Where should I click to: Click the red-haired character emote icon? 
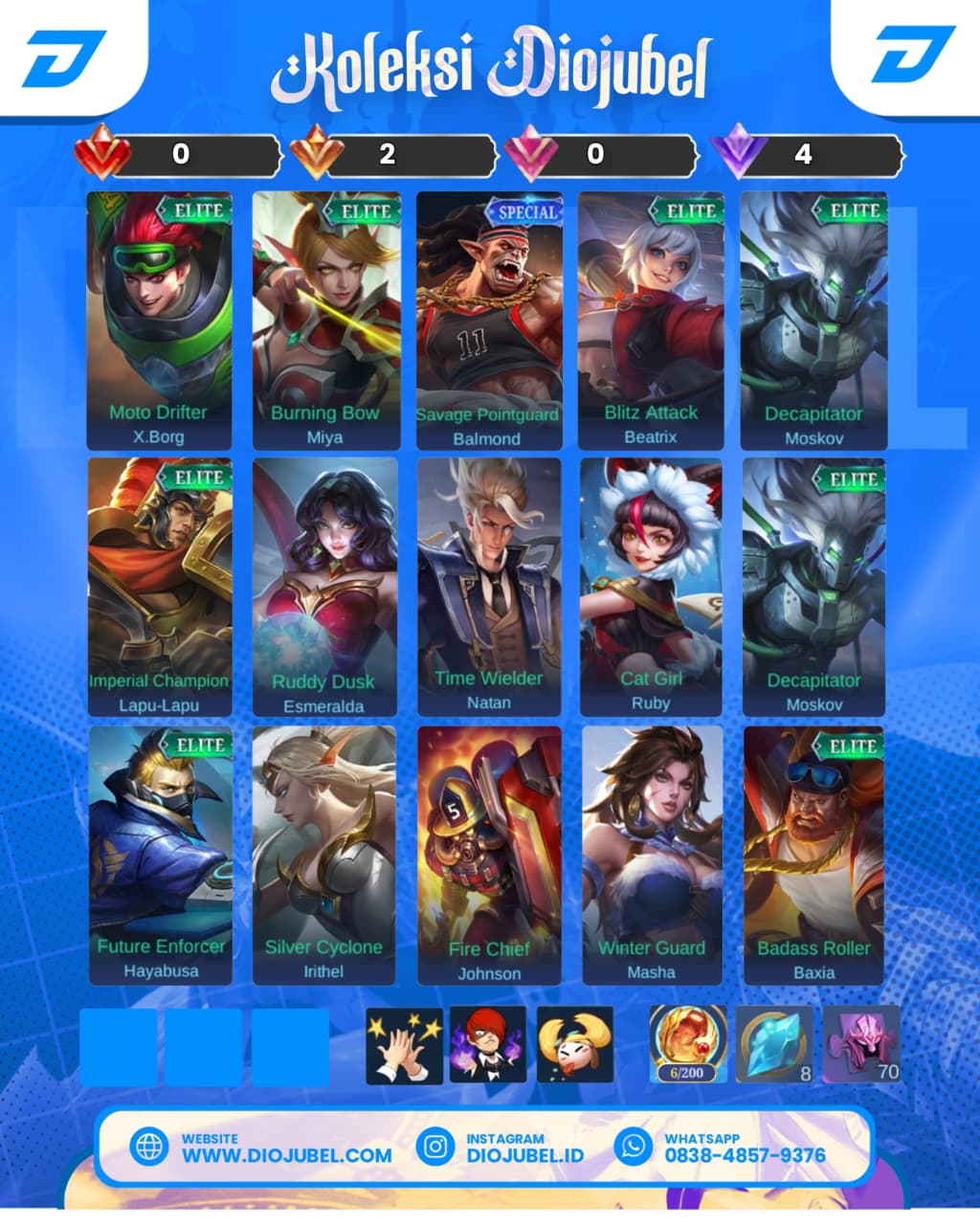(x=488, y=1045)
